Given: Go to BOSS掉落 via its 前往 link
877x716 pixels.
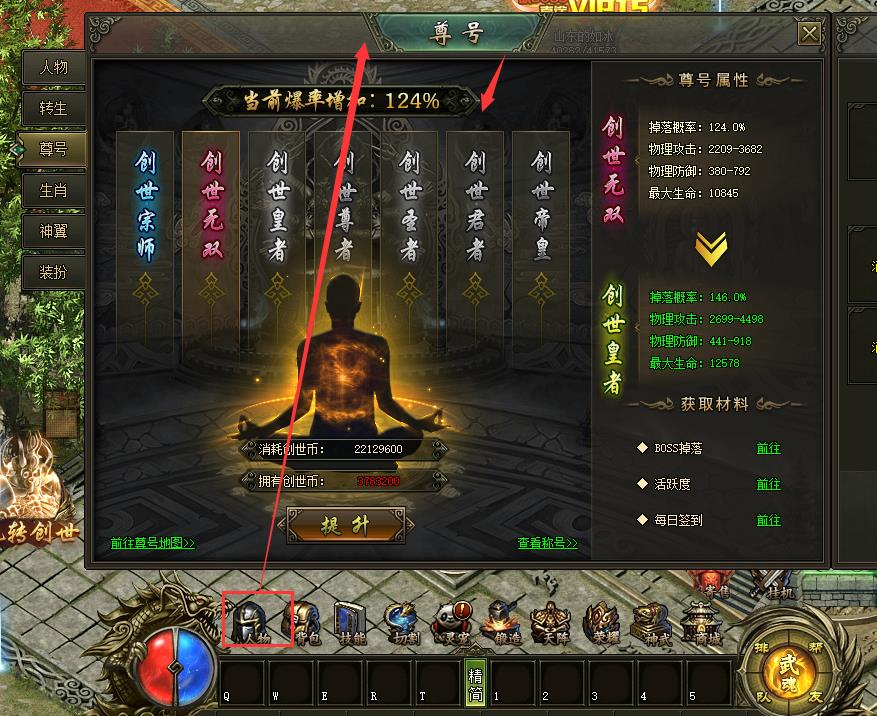Looking at the screenshot, I should (768, 449).
